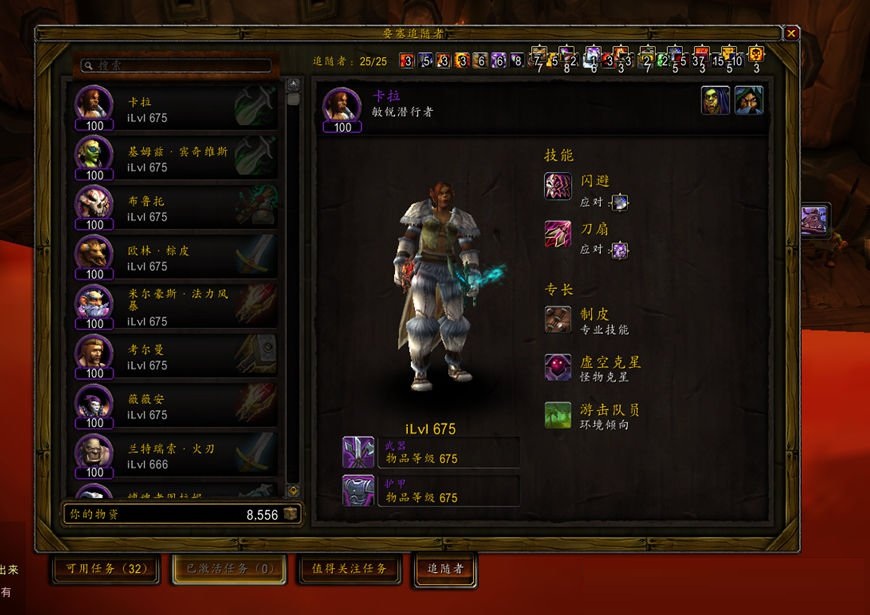
Task: Select follower 薇薇安
Action: [175, 406]
